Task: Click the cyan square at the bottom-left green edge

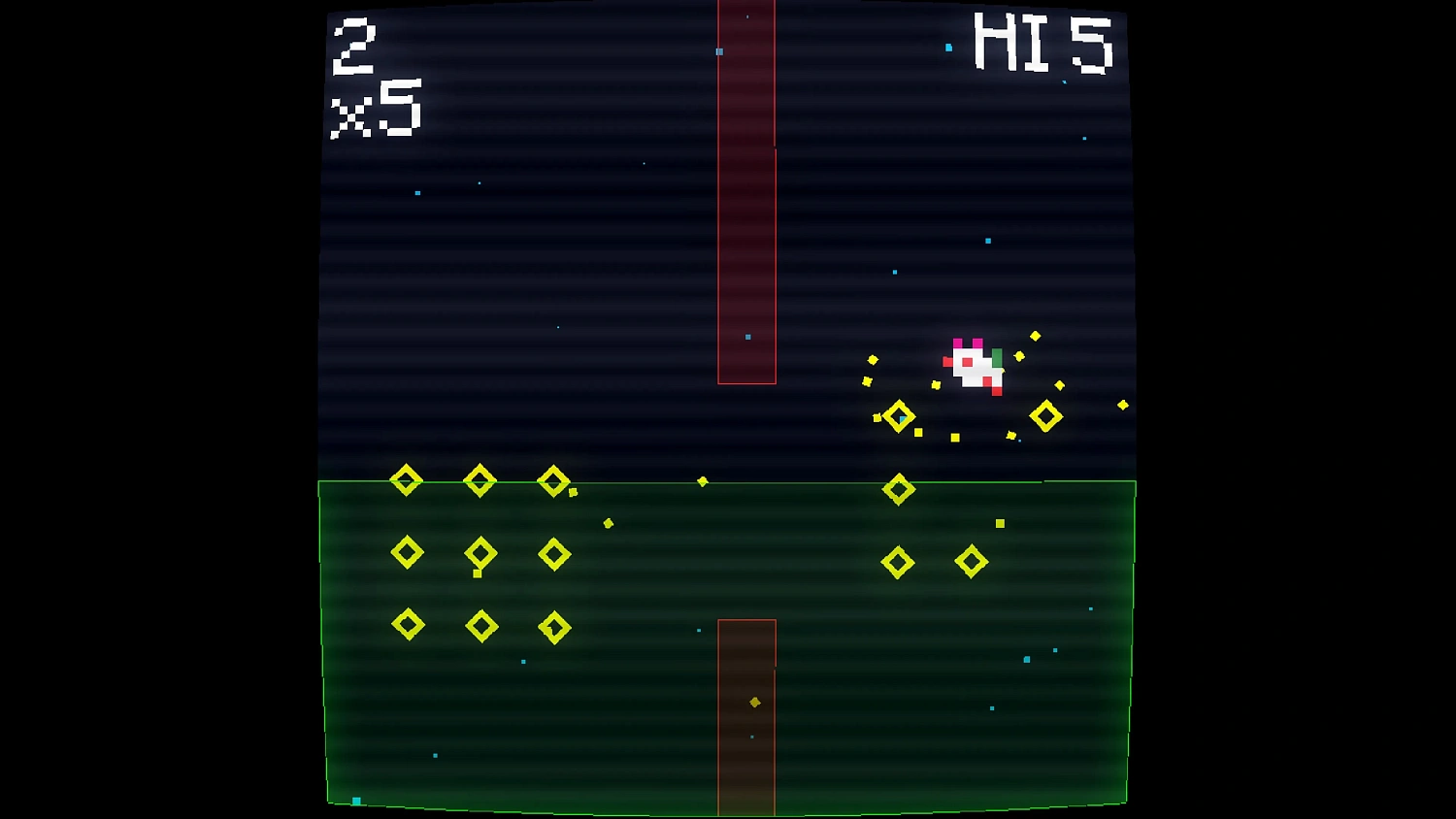Action: pos(355,802)
